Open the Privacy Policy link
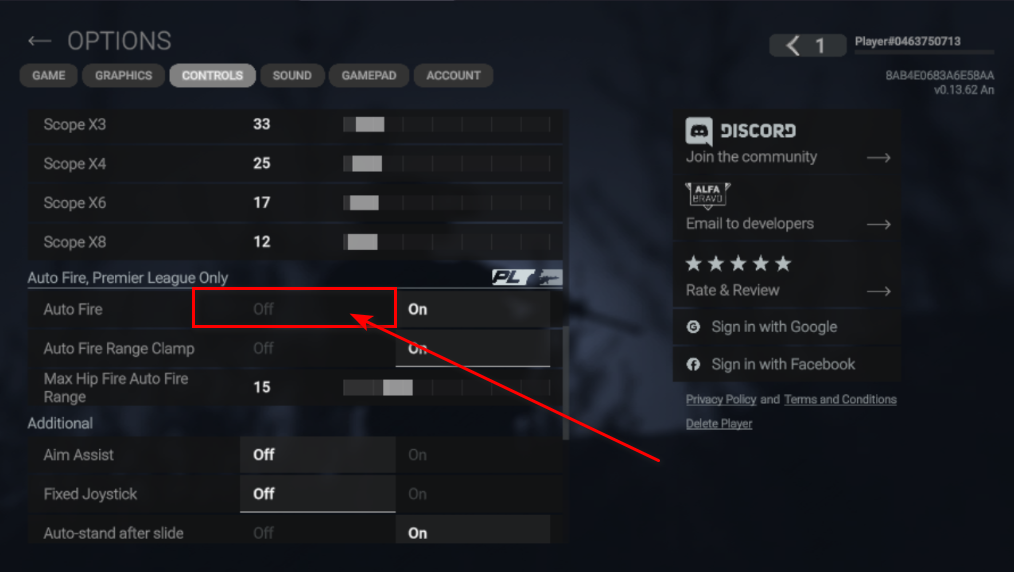This screenshot has height=572, width=1014. click(720, 400)
